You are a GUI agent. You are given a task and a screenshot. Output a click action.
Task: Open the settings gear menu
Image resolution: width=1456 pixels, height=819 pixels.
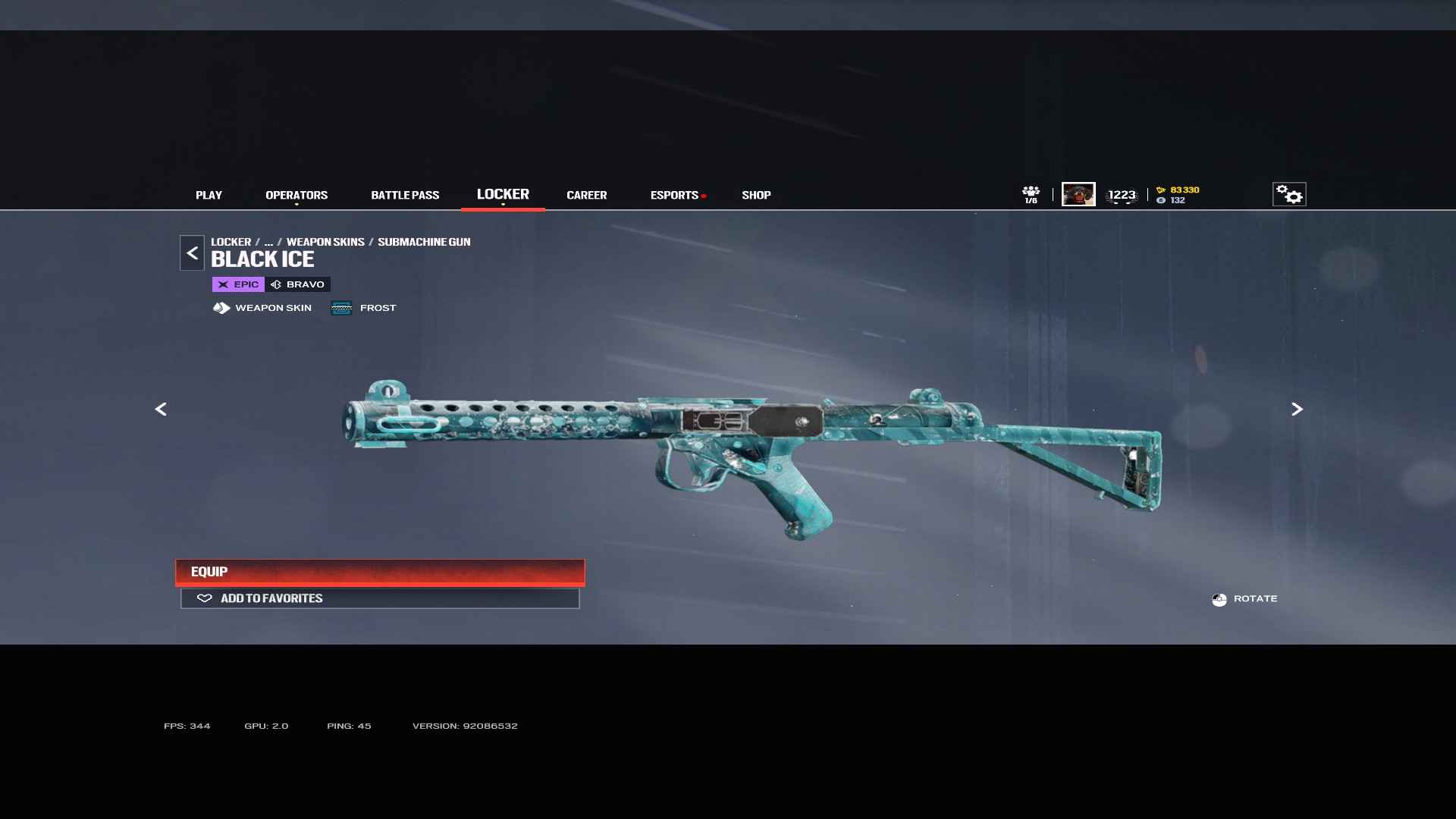pyautogui.click(x=1288, y=194)
